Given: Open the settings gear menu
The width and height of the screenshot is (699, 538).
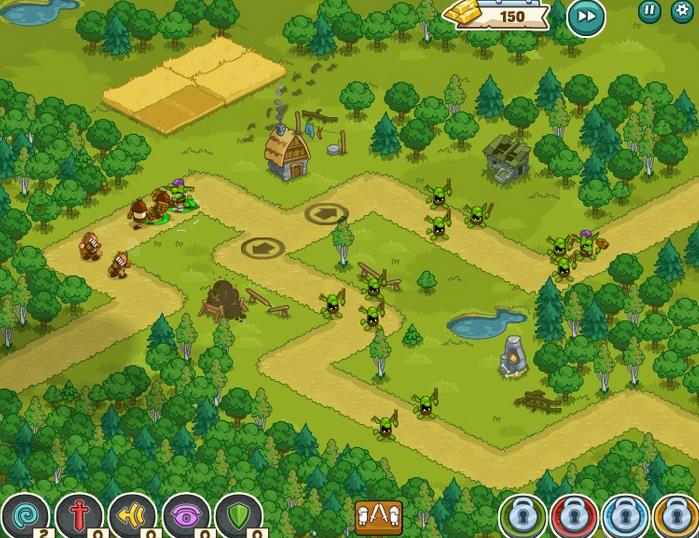Looking at the screenshot, I should (x=683, y=11).
